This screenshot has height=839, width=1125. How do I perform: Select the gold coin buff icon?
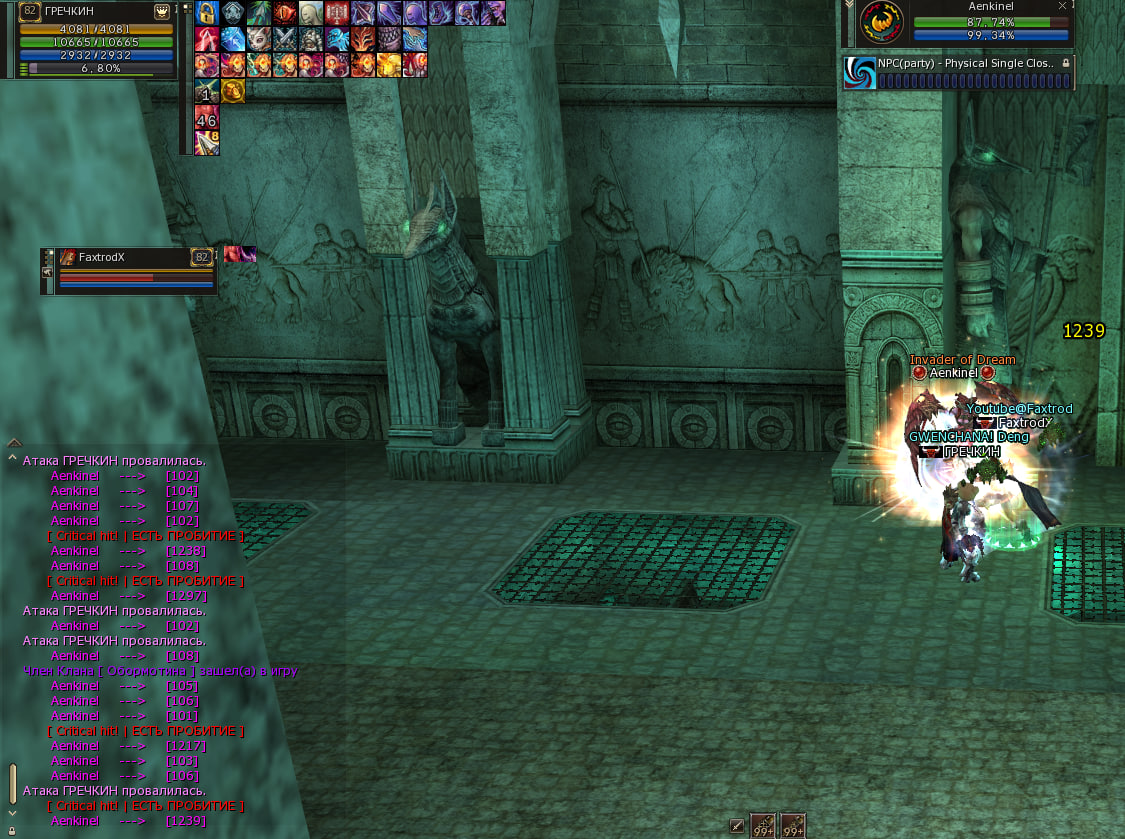pyautogui.click(x=233, y=91)
